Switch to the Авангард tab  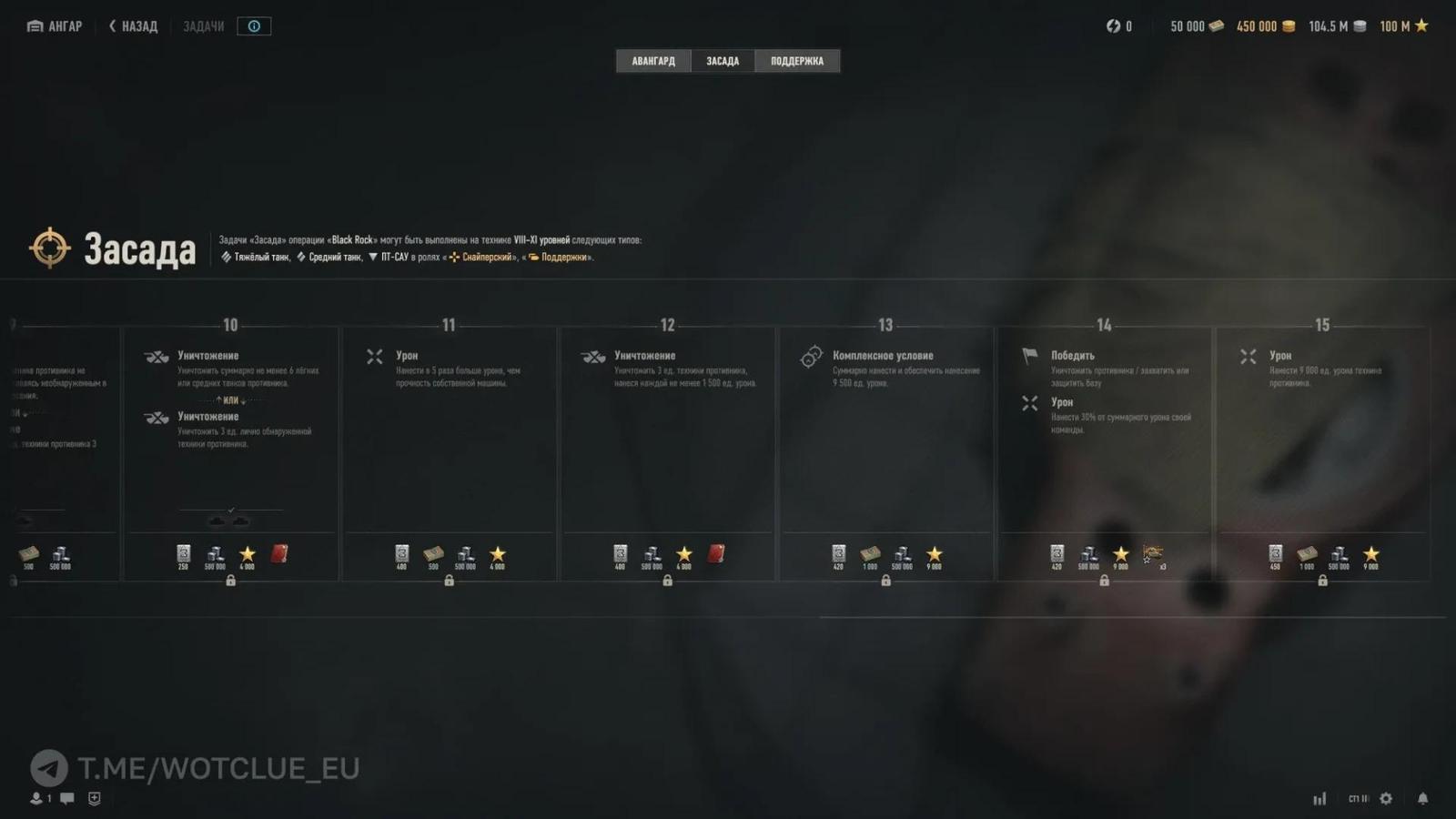coord(652,60)
